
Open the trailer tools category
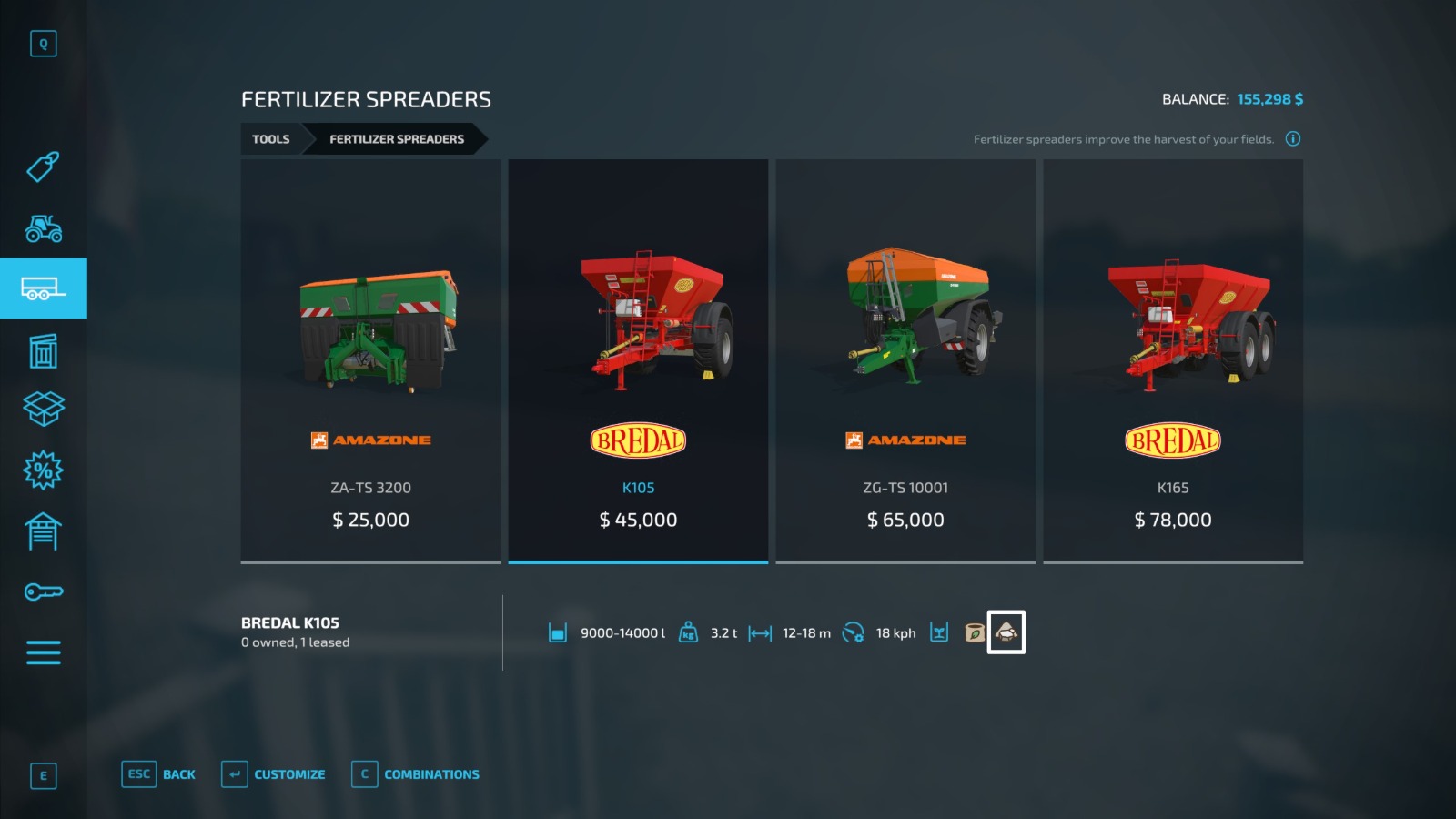point(43,288)
